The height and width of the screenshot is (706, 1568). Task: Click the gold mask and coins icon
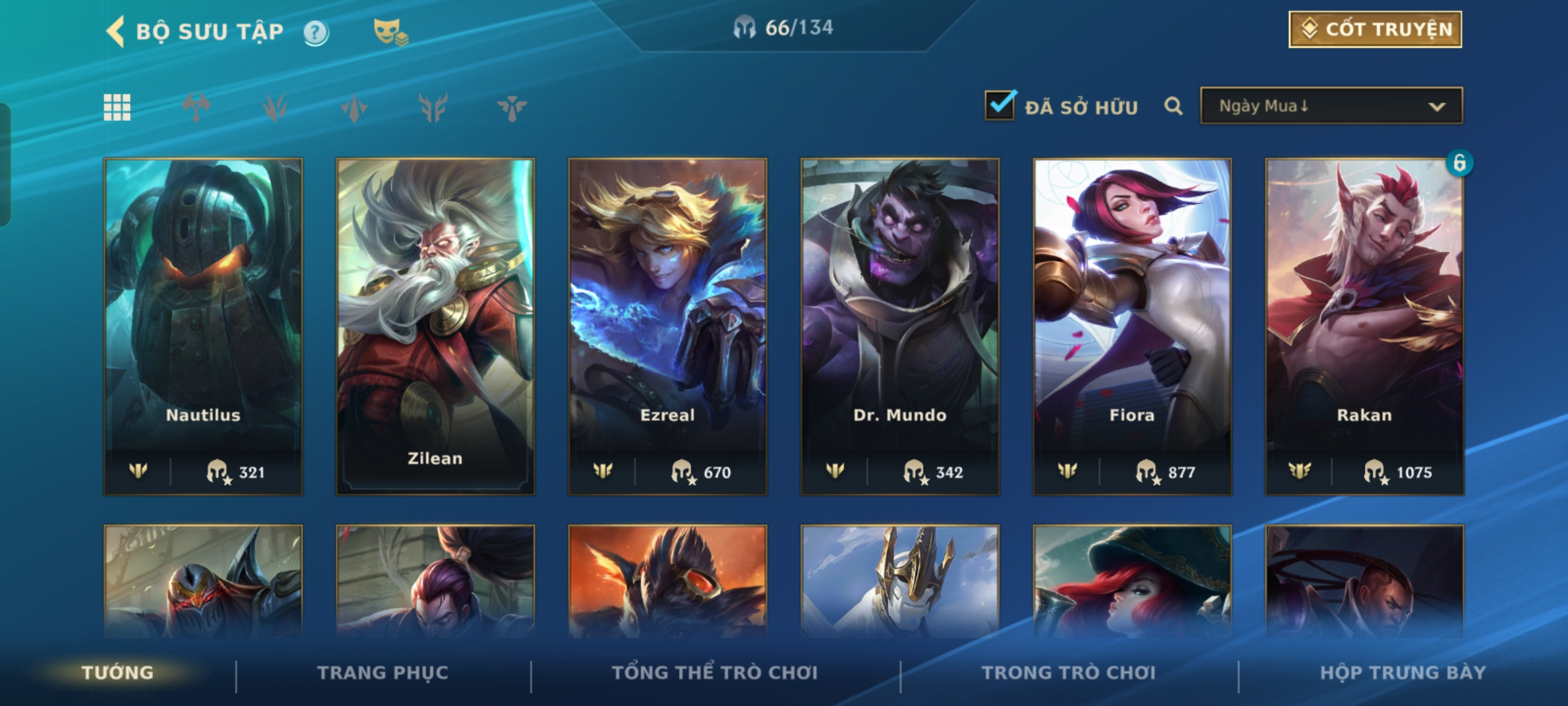(x=390, y=32)
